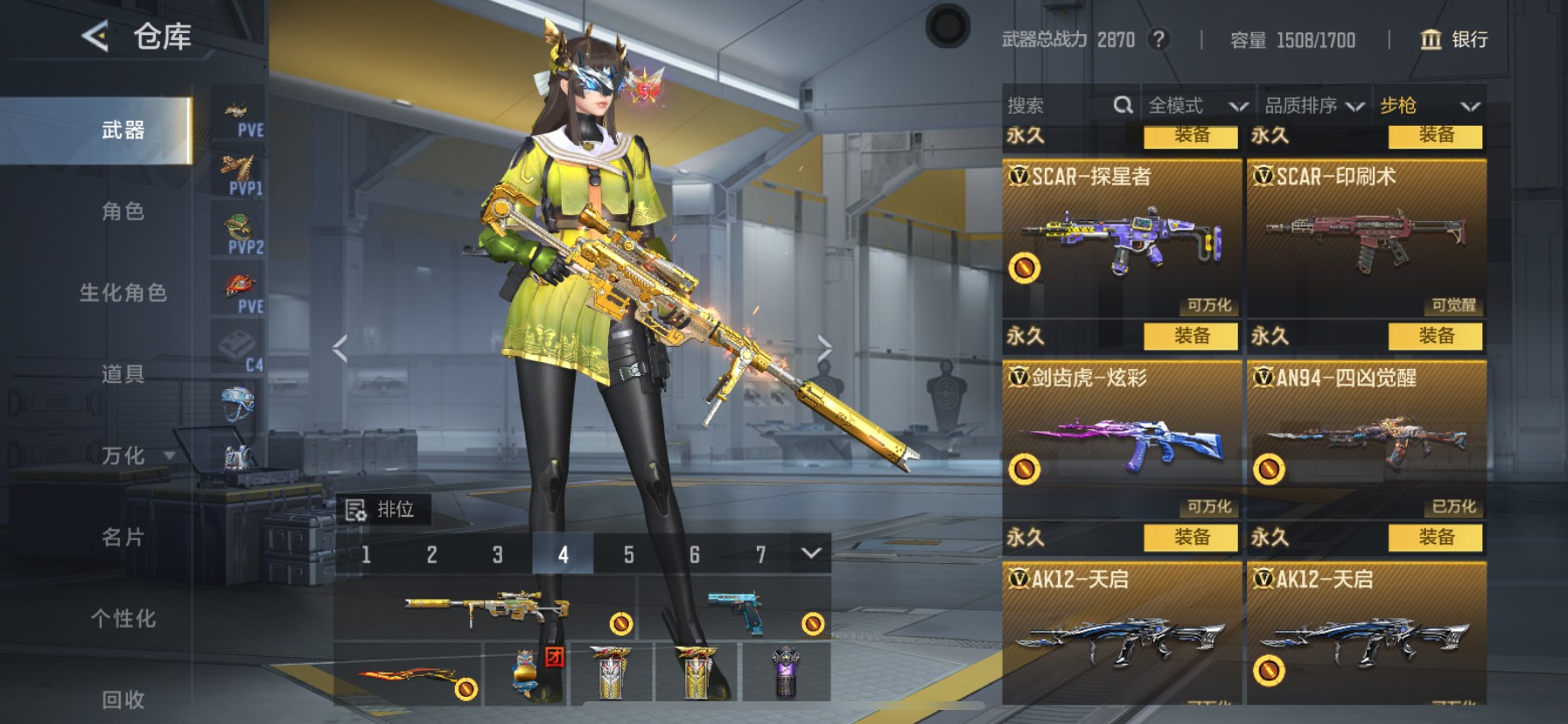Select the SCAR-探星者 weapon card
The height and width of the screenshot is (724, 1568).
click(x=1121, y=238)
